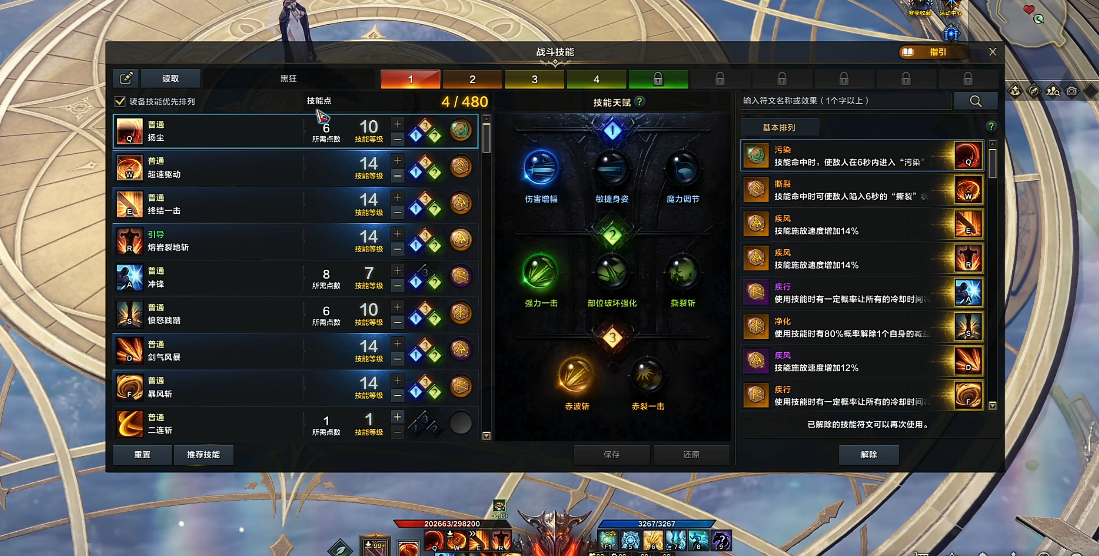Viewport: 1099px width, 556px height.
Task: Switch to skill preset tab 2
Action: tap(472, 79)
